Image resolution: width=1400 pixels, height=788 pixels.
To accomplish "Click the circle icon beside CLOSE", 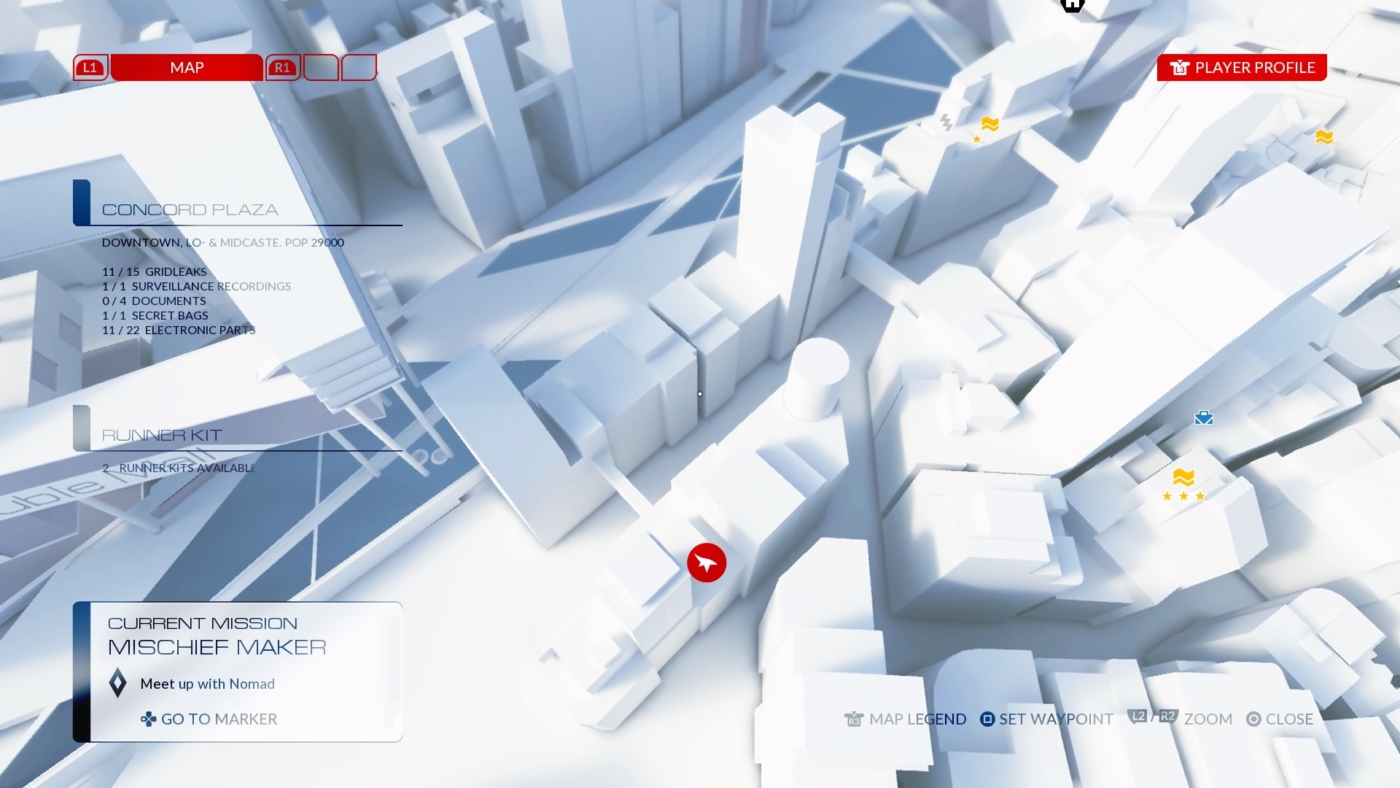I will point(1252,719).
